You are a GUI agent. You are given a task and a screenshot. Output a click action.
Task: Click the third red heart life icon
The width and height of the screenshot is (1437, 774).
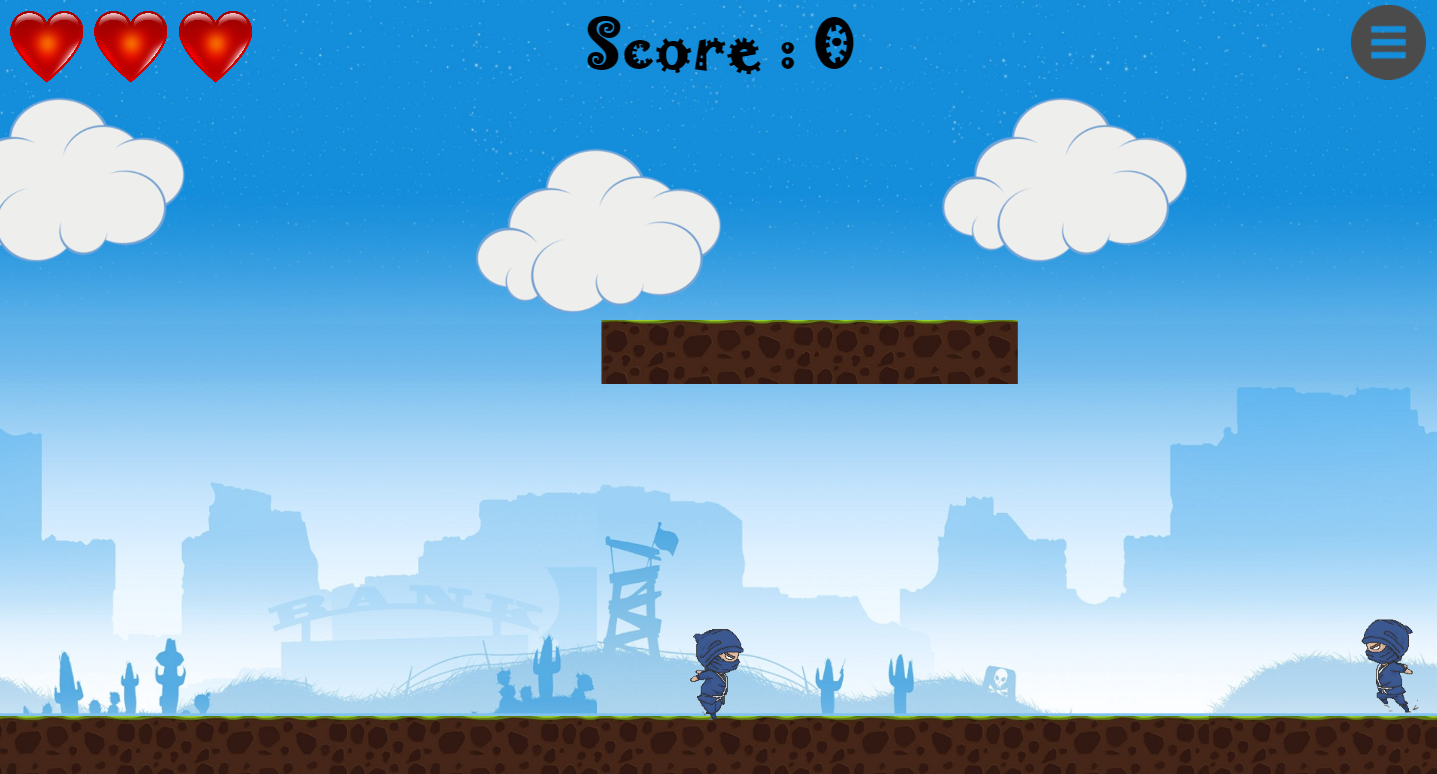pyautogui.click(x=216, y=43)
